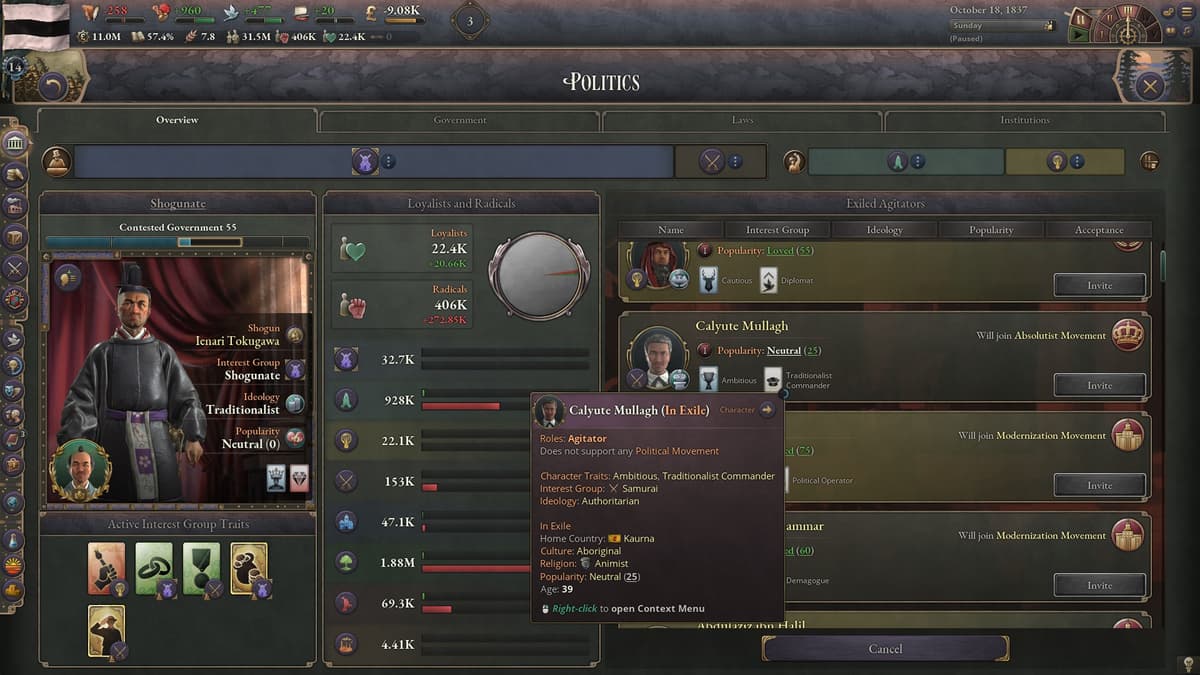
Task: Sort agitators by Ideology column
Action: 884,230
